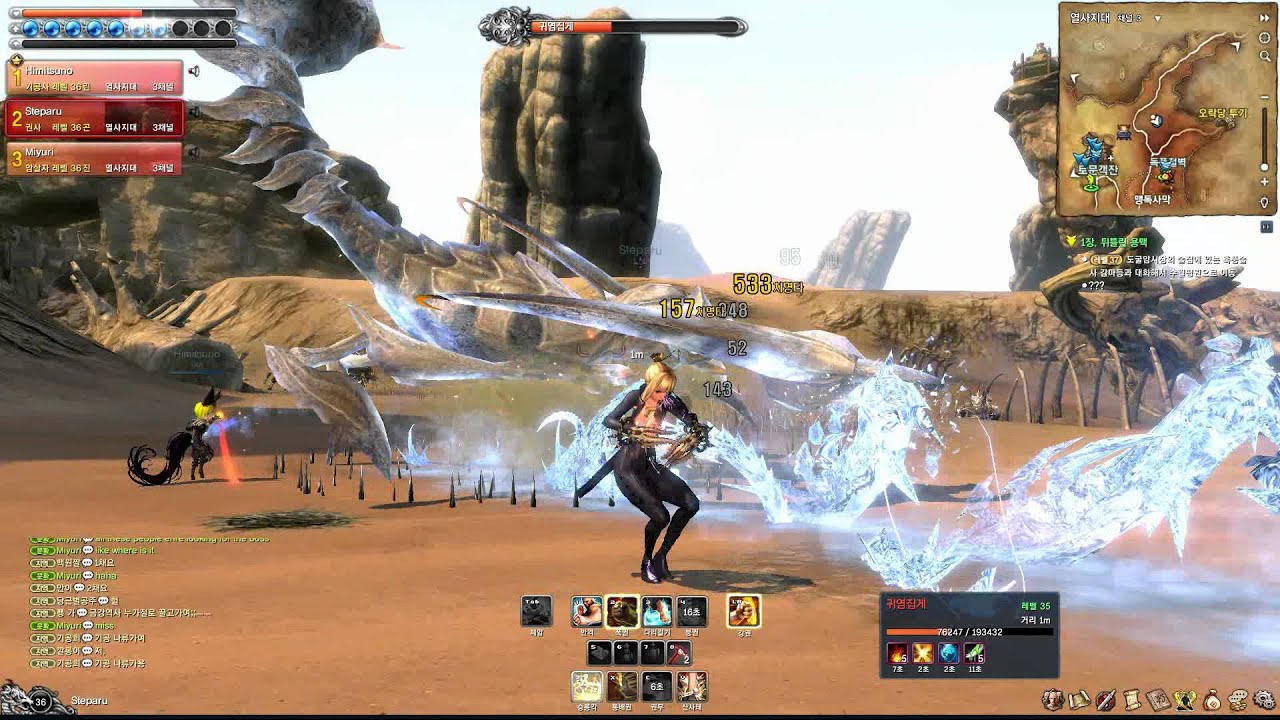This screenshot has height=720, width=1280.
Task: Select the chapter 1 quest tracker entry
Action: coord(1108,242)
